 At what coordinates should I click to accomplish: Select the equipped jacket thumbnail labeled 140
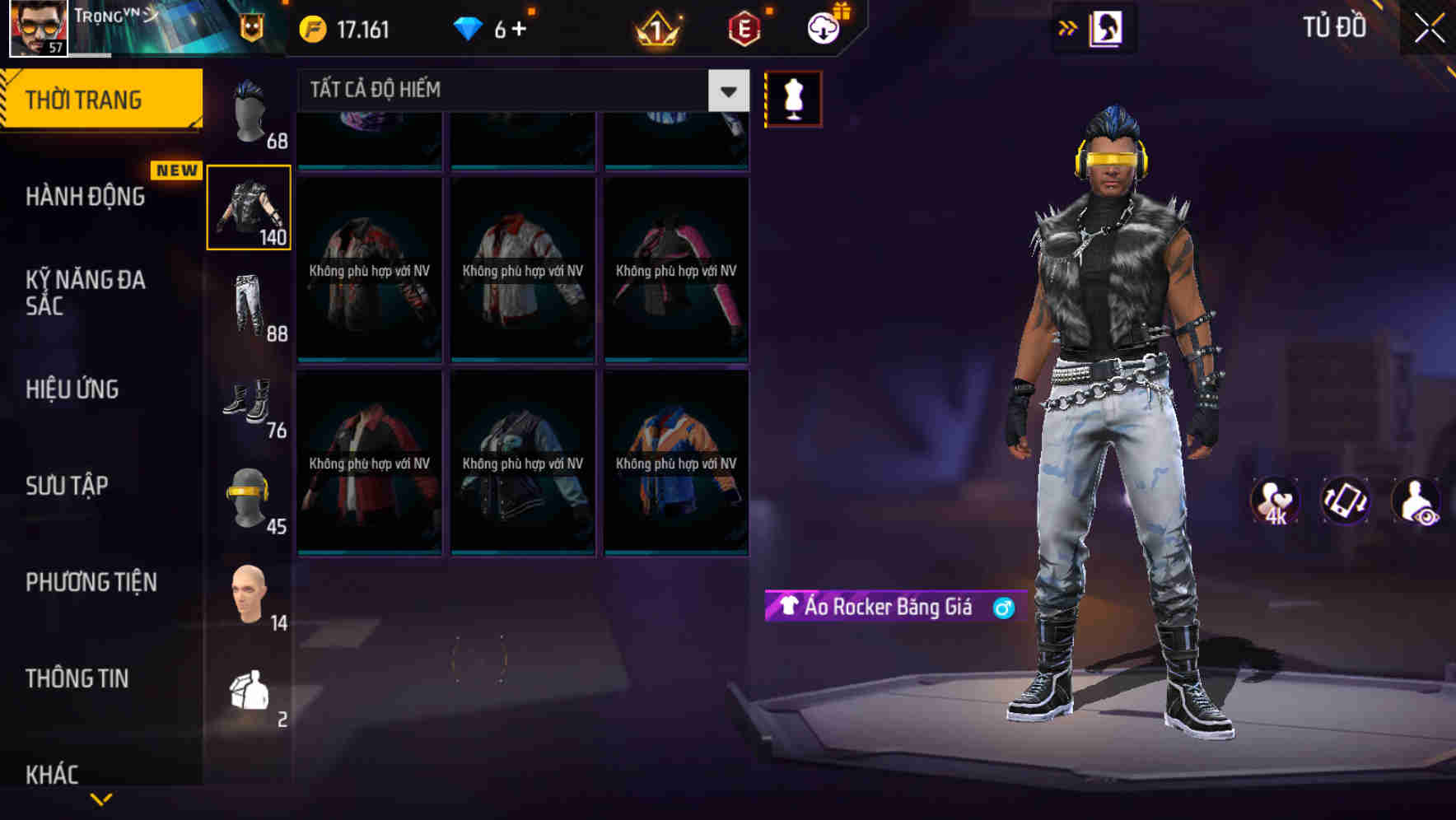pyautogui.click(x=250, y=207)
